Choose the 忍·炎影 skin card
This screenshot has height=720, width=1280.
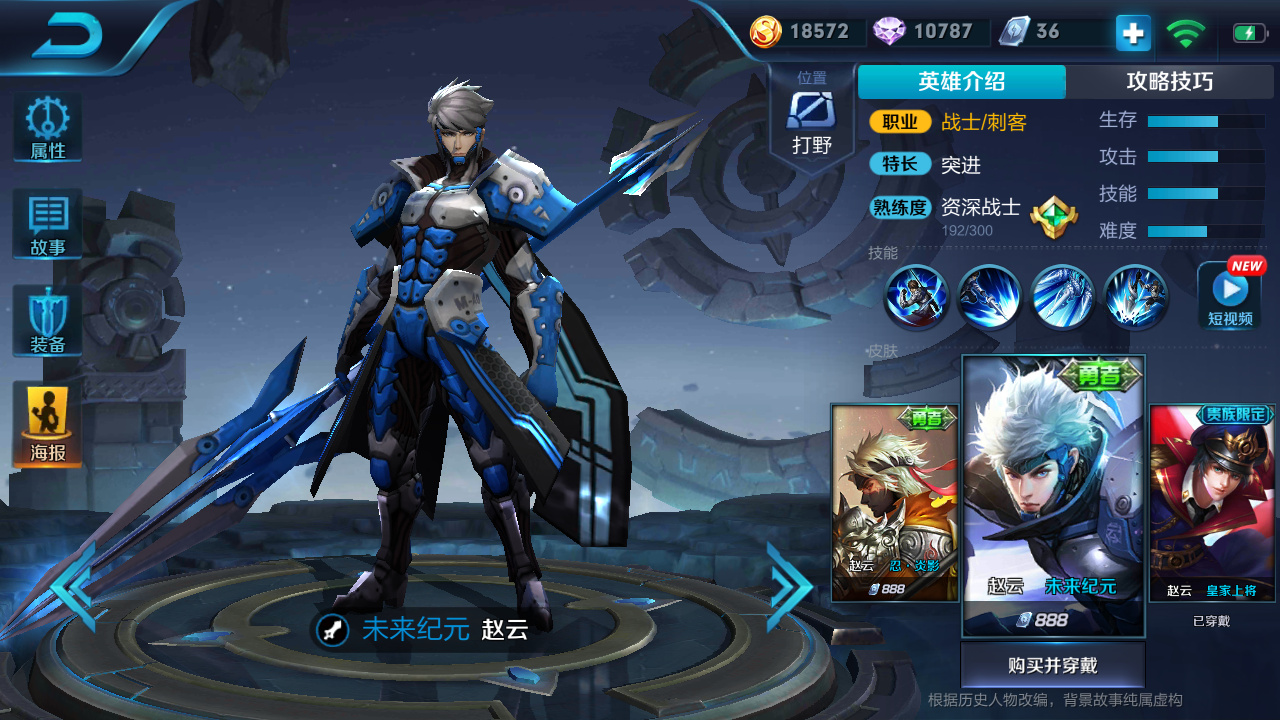895,502
